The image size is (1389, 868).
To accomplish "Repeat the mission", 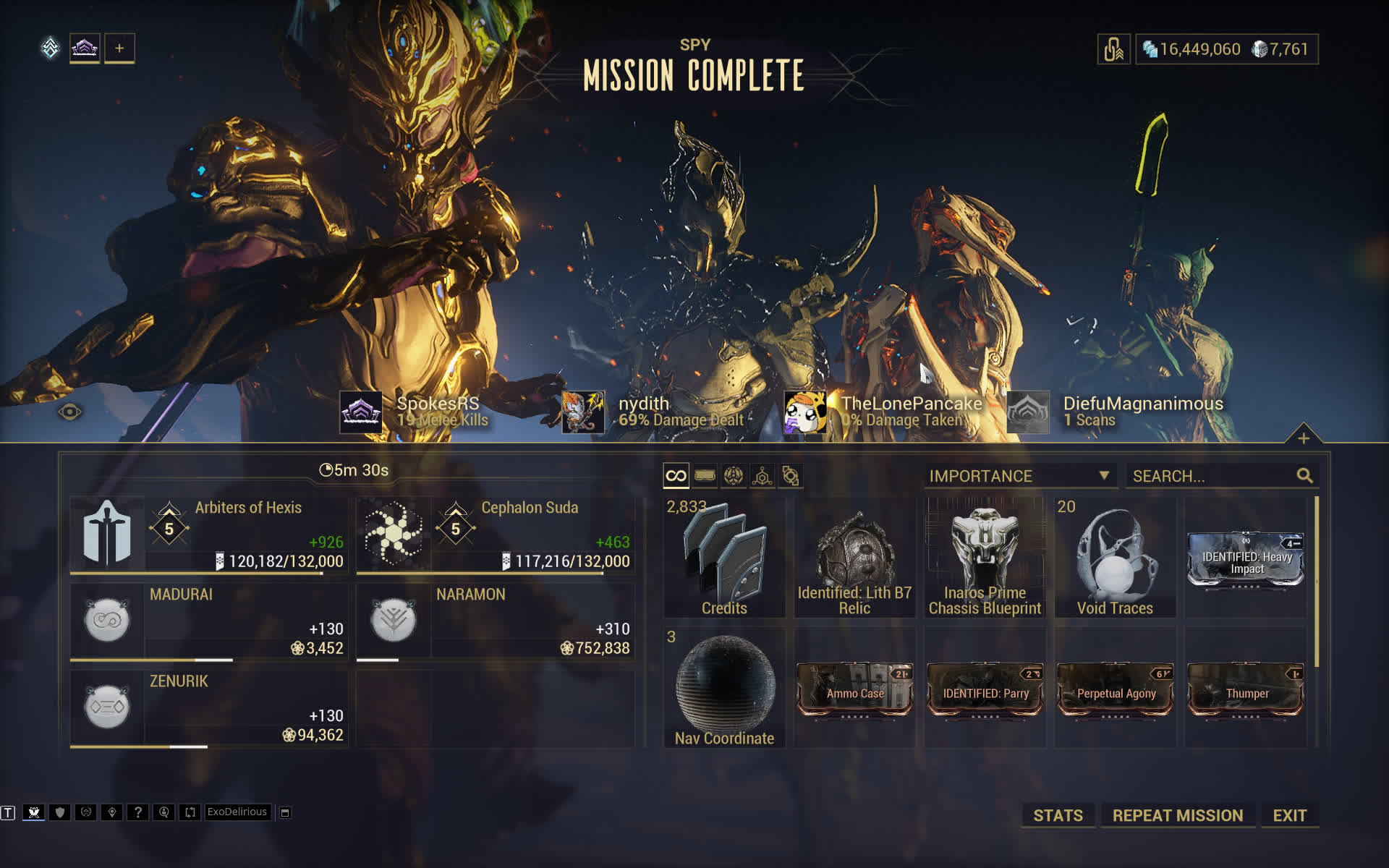I will coord(1177,815).
